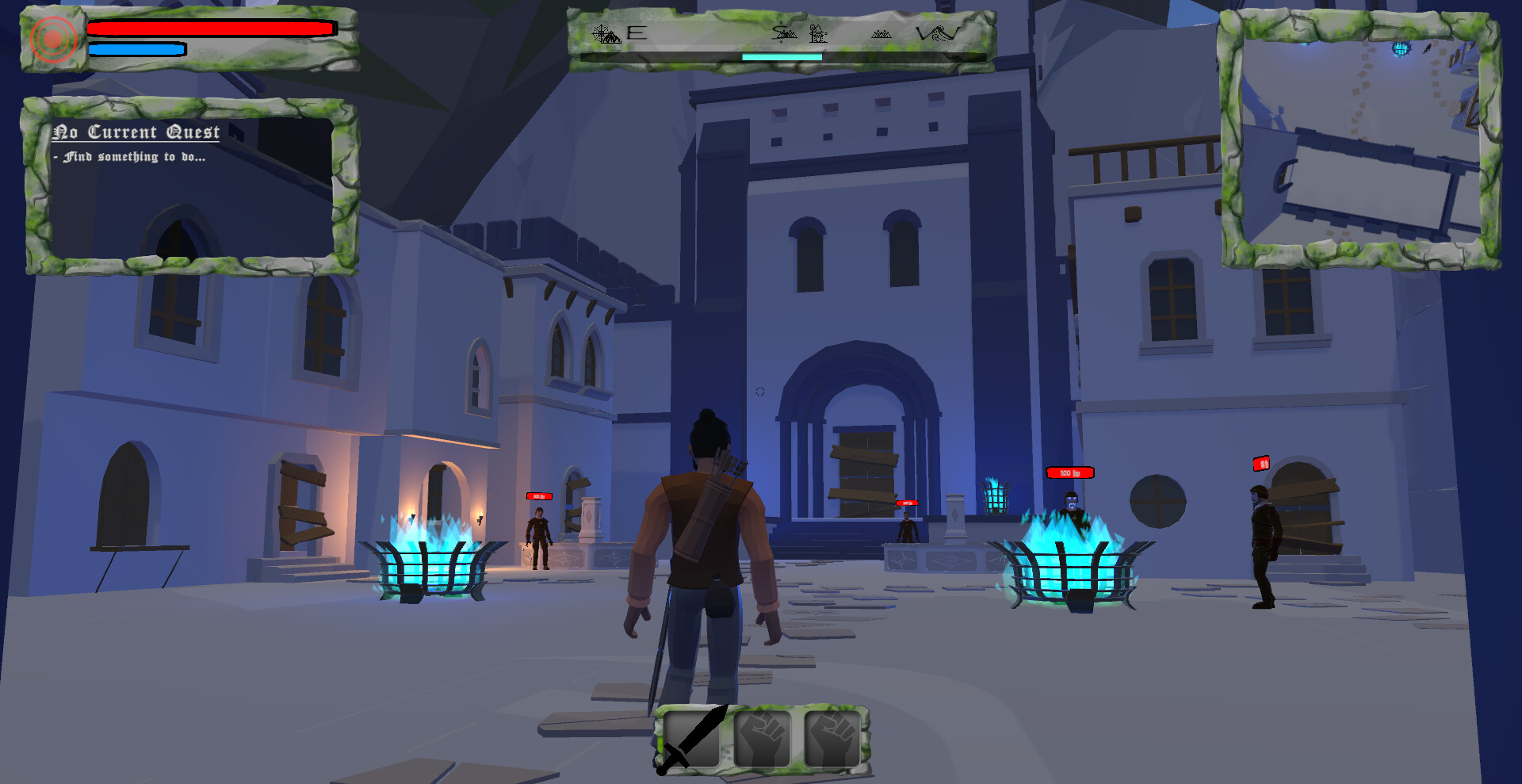Image resolution: width=1522 pixels, height=784 pixels.
Task: Click the No Current Quest heading
Action: pos(136,132)
